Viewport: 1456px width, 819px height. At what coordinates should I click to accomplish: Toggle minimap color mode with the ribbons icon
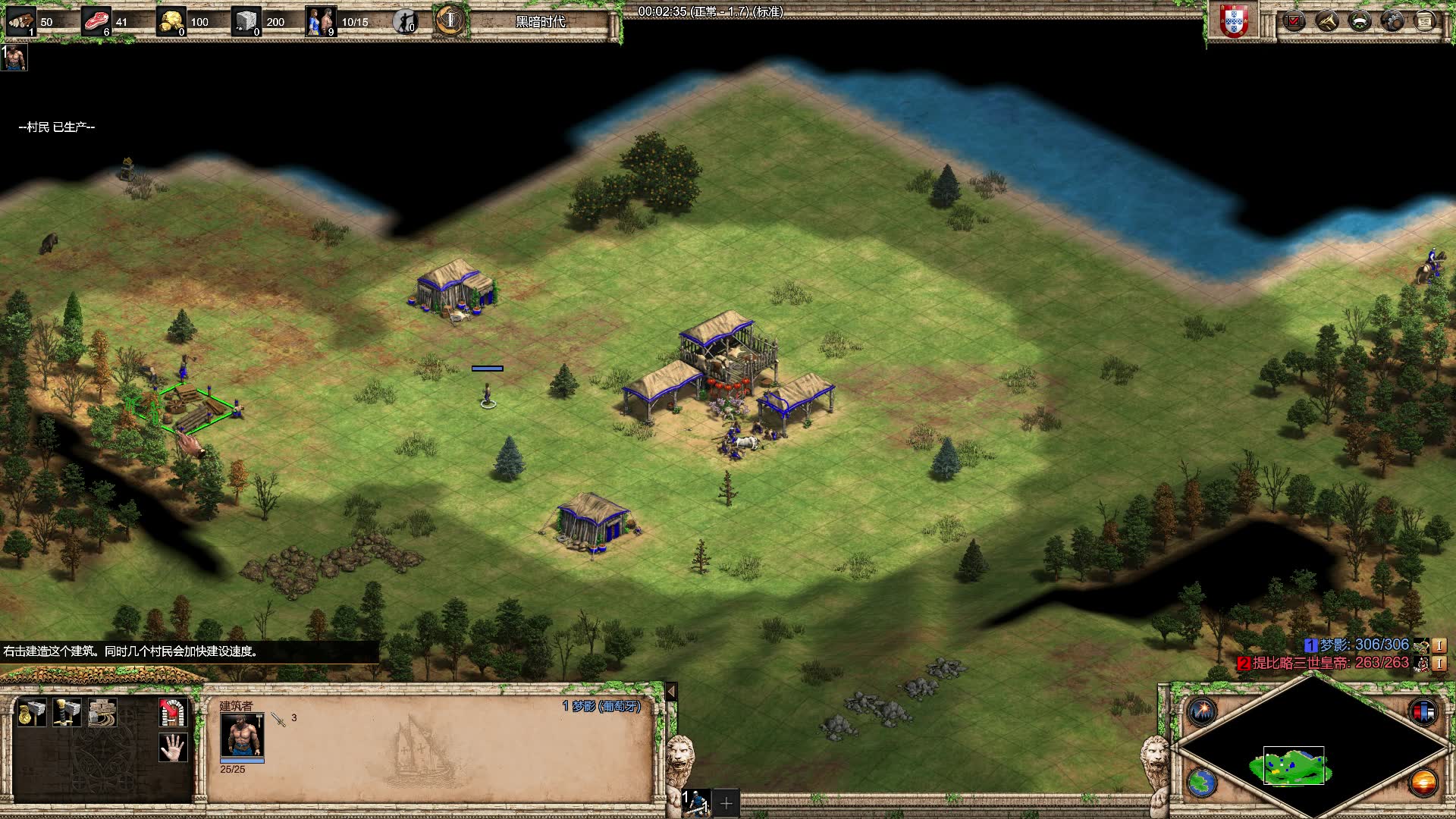(x=1423, y=711)
